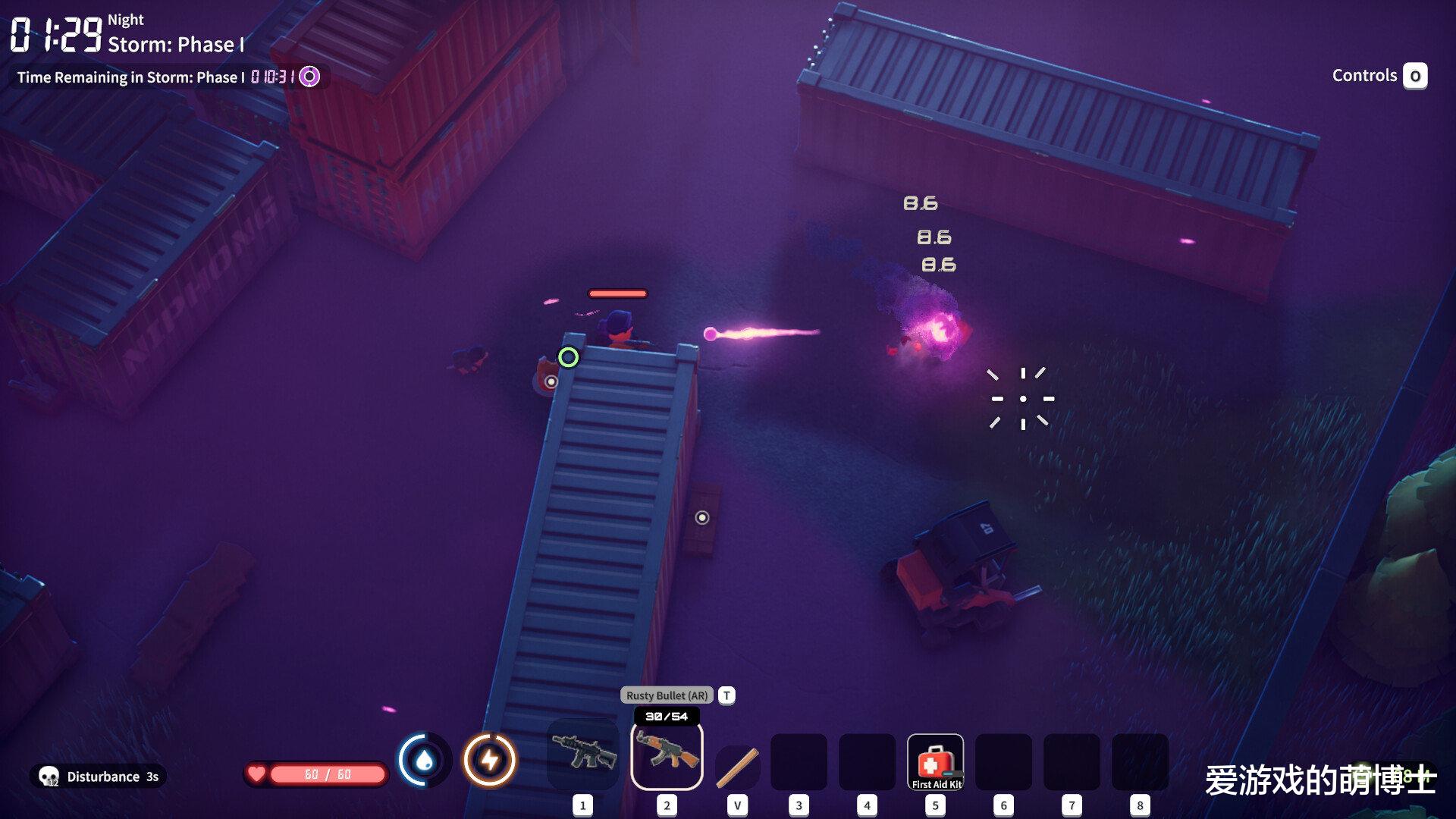Click the purple storm phase icon

click(309, 77)
